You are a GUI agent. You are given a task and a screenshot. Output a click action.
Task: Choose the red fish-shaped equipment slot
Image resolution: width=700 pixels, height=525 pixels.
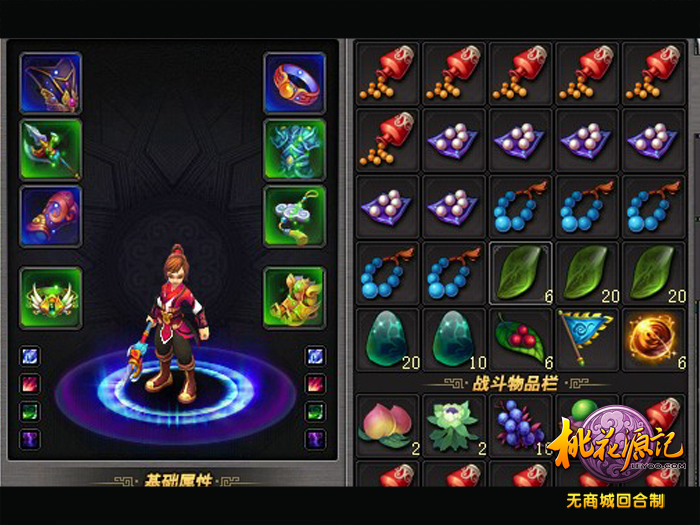(50, 216)
